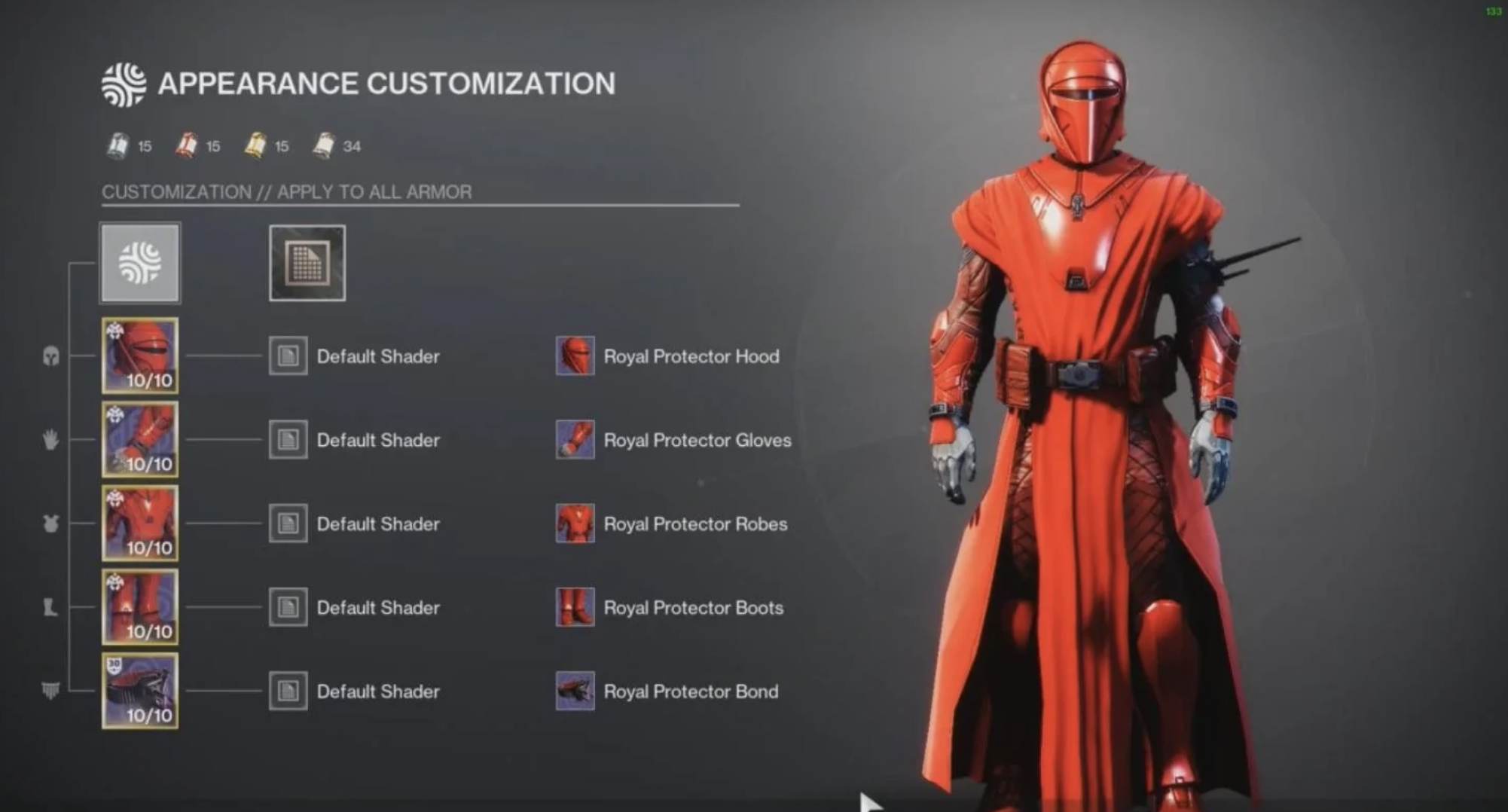Click the Royal Protector Gloves ornament
1508x812 pixels.
click(x=575, y=440)
